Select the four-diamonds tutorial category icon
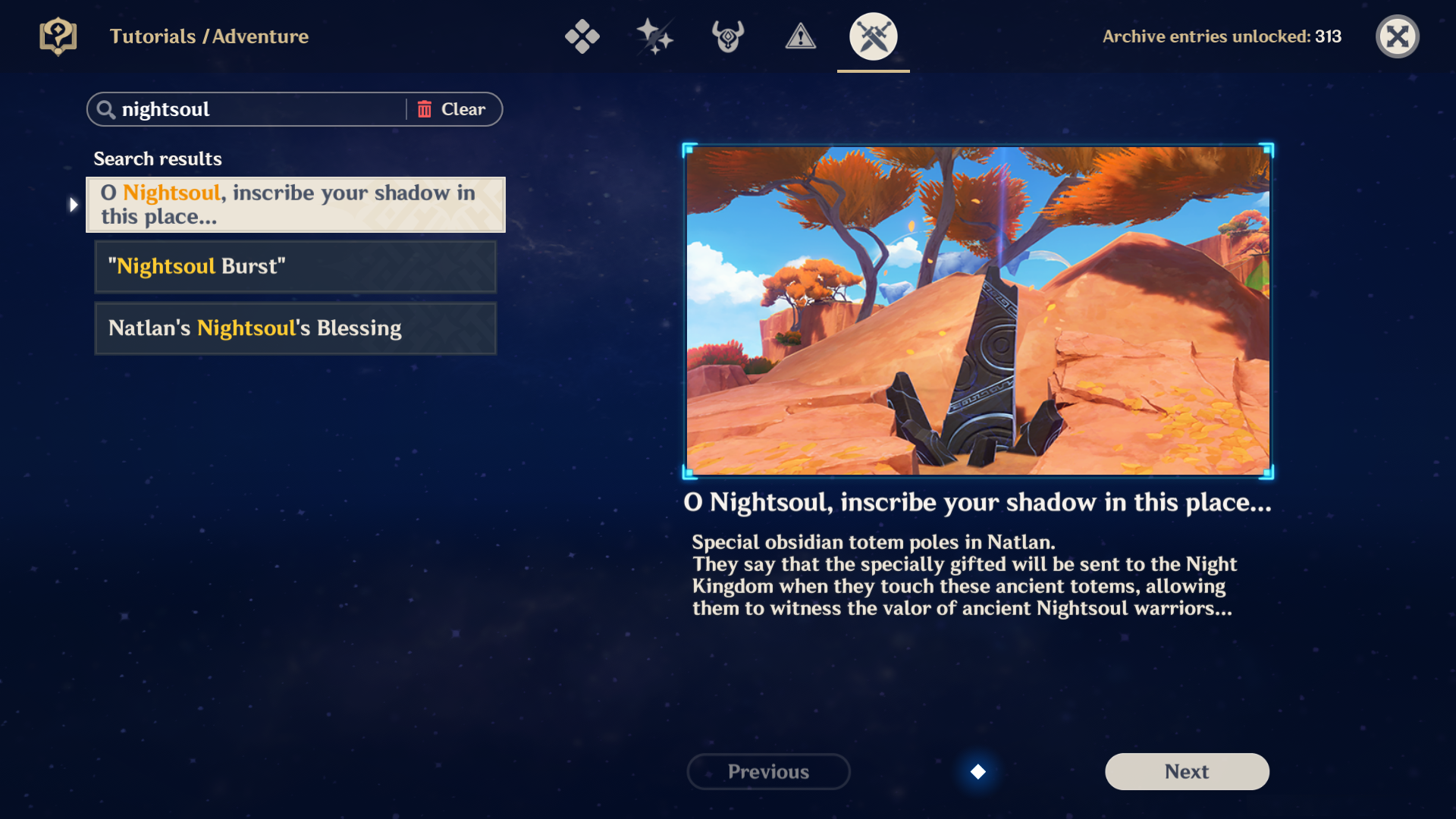 pos(582,36)
